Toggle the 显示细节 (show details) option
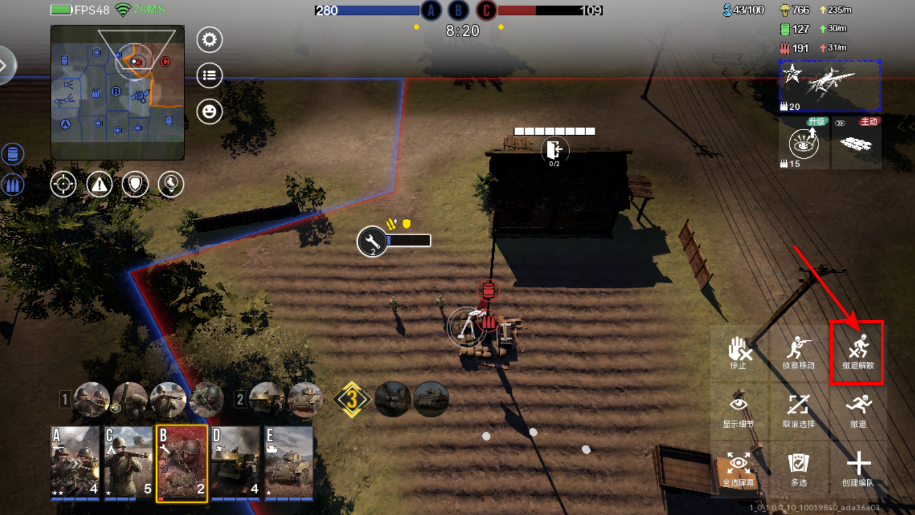The width and height of the screenshot is (915, 515). [739, 409]
